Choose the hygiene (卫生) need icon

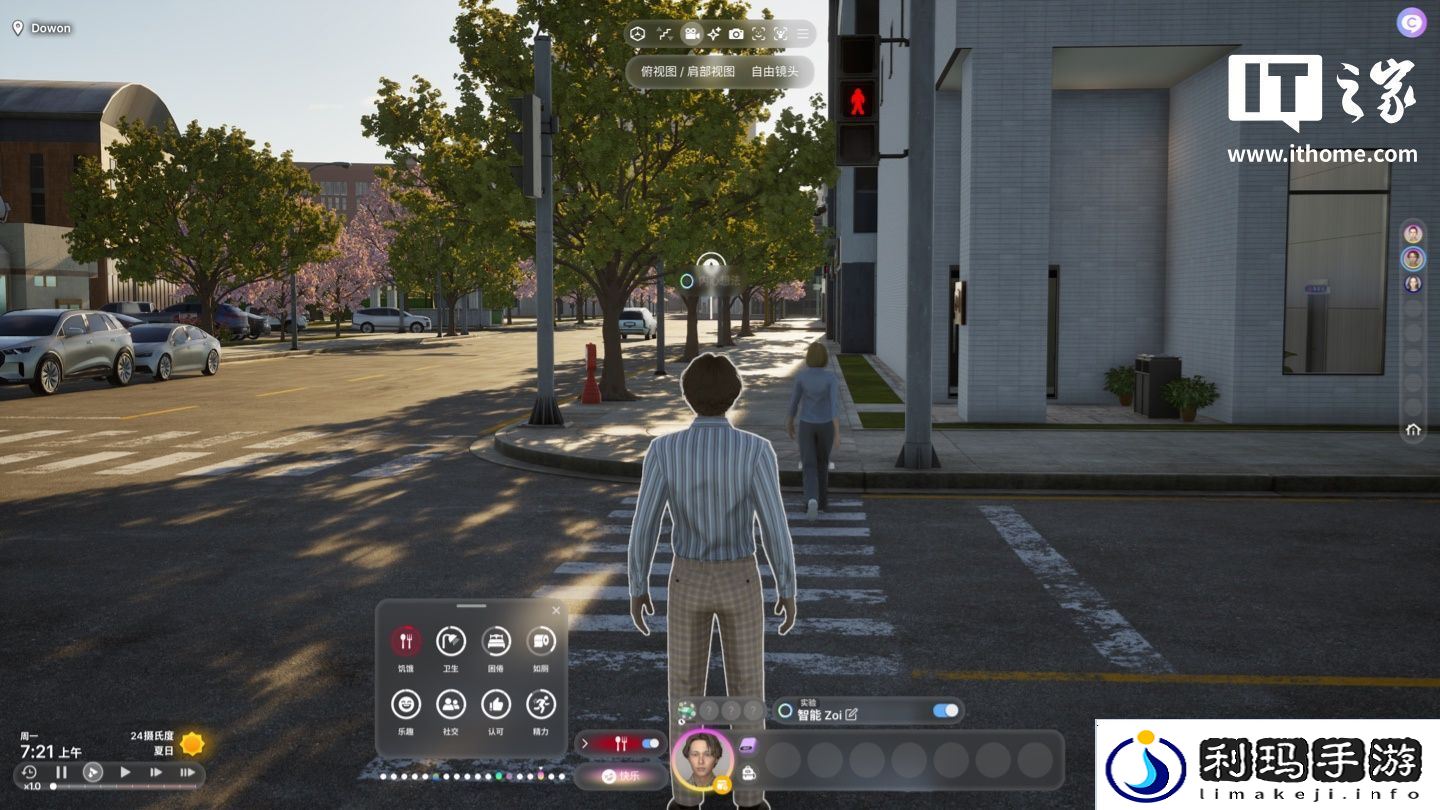coord(451,641)
